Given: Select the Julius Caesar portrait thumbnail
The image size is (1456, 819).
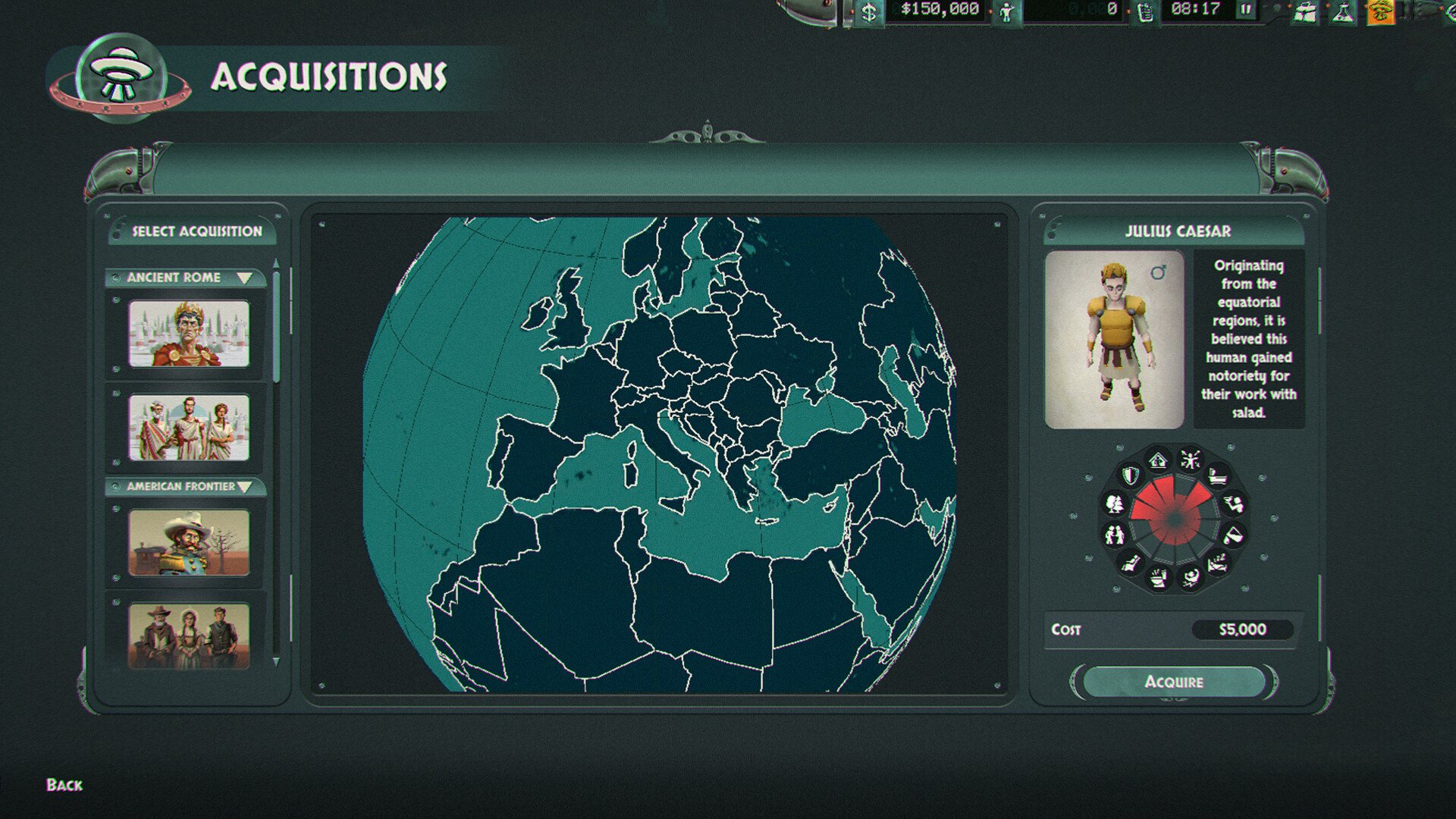Looking at the screenshot, I should (189, 334).
